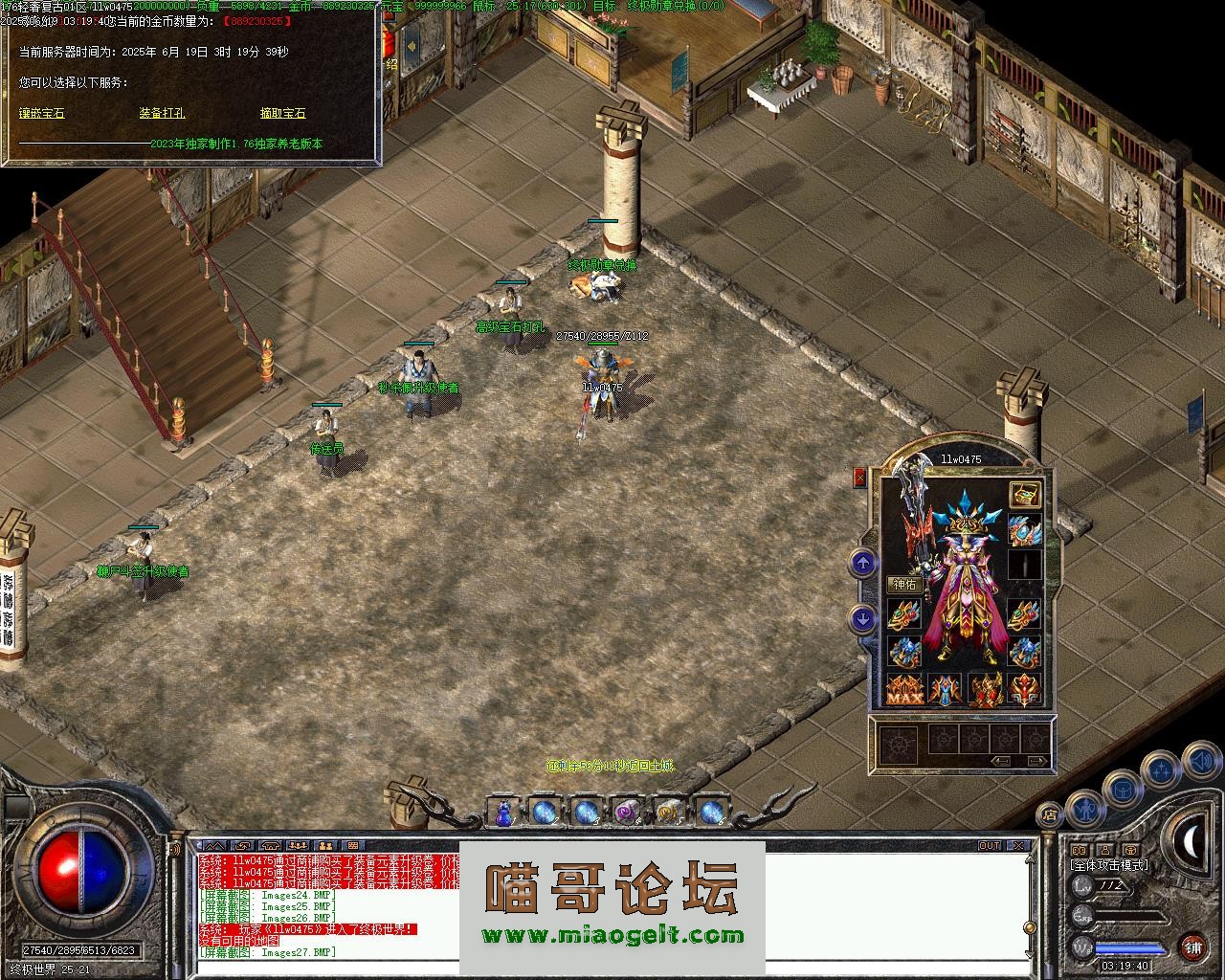This screenshot has height=980, width=1225.
Task: Close the character equipment panel
Action: click(859, 478)
